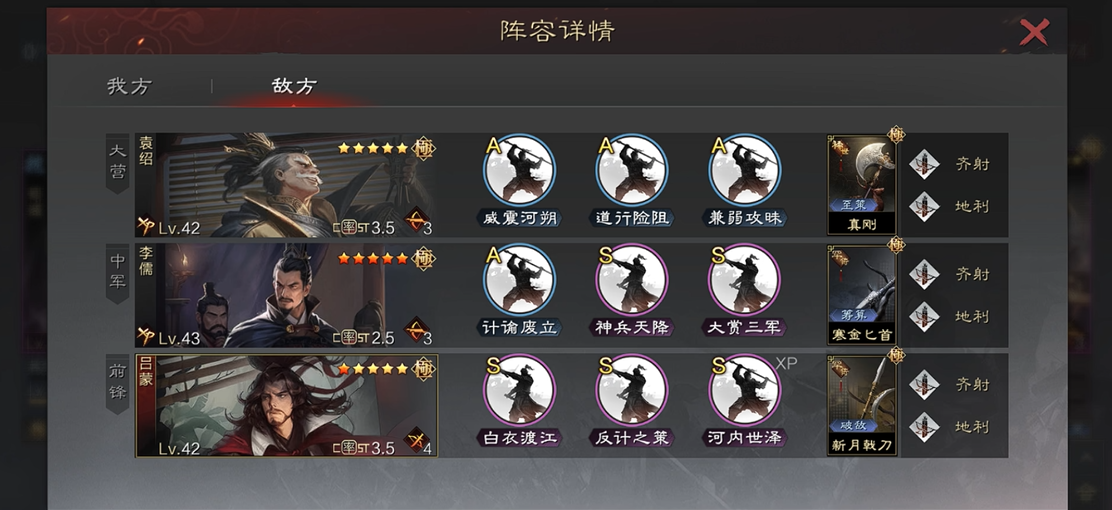Show the 道行险阻 skill details
The image size is (1112, 510).
pyautogui.click(x=631, y=170)
